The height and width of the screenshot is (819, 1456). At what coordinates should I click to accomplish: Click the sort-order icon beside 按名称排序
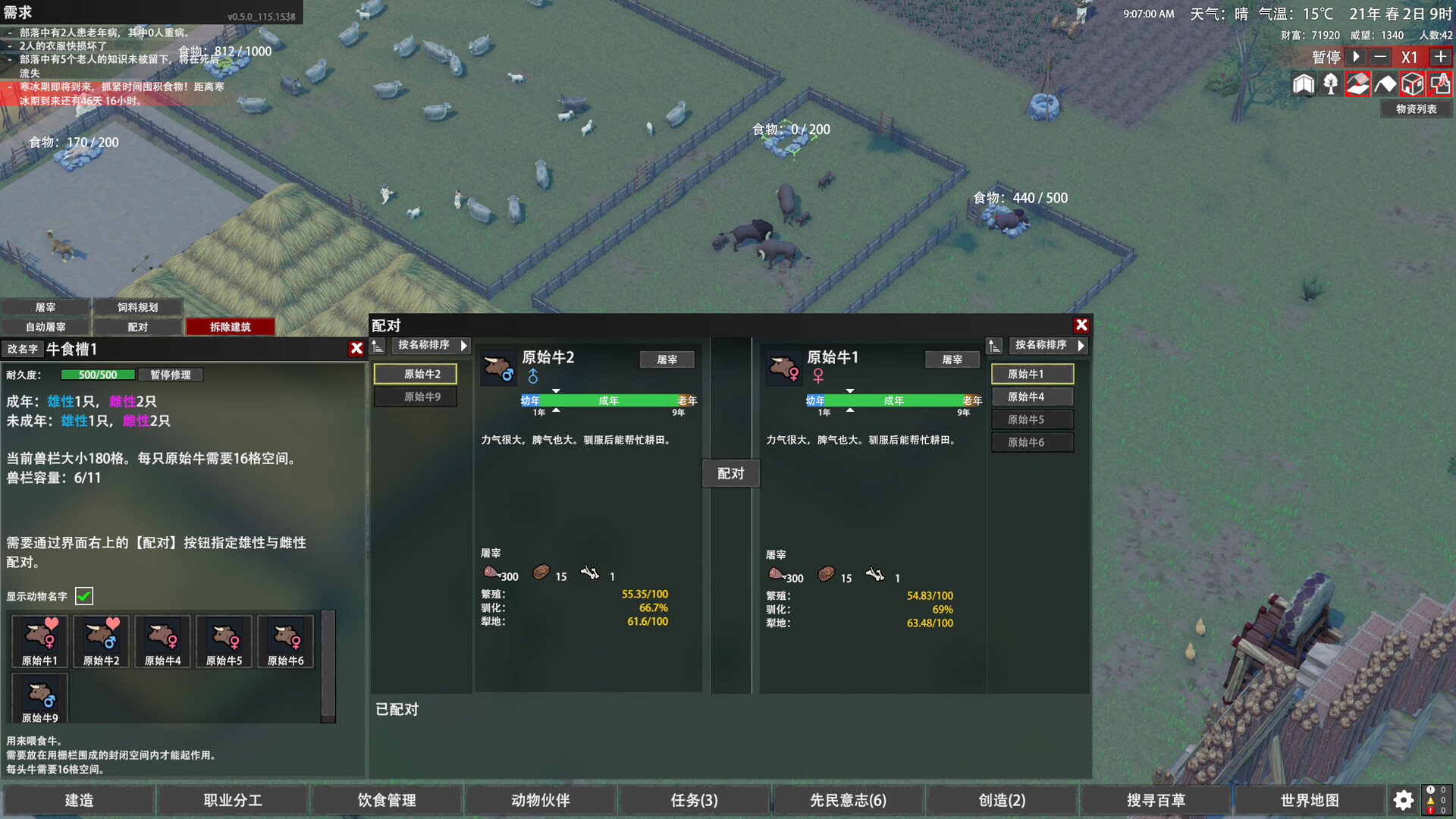tap(378, 346)
